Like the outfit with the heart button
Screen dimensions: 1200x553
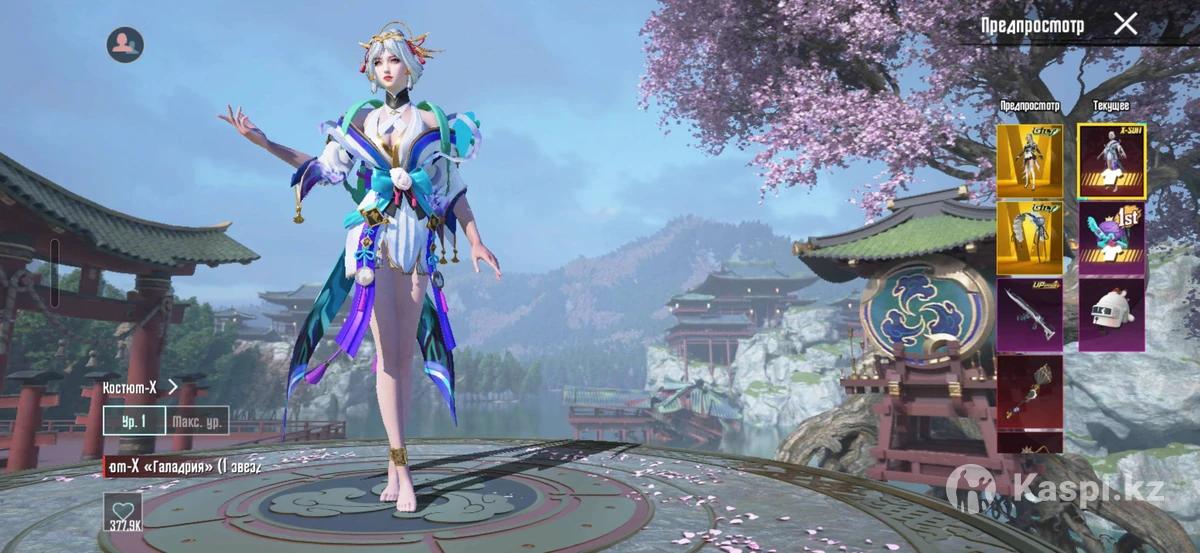click(122, 512)
